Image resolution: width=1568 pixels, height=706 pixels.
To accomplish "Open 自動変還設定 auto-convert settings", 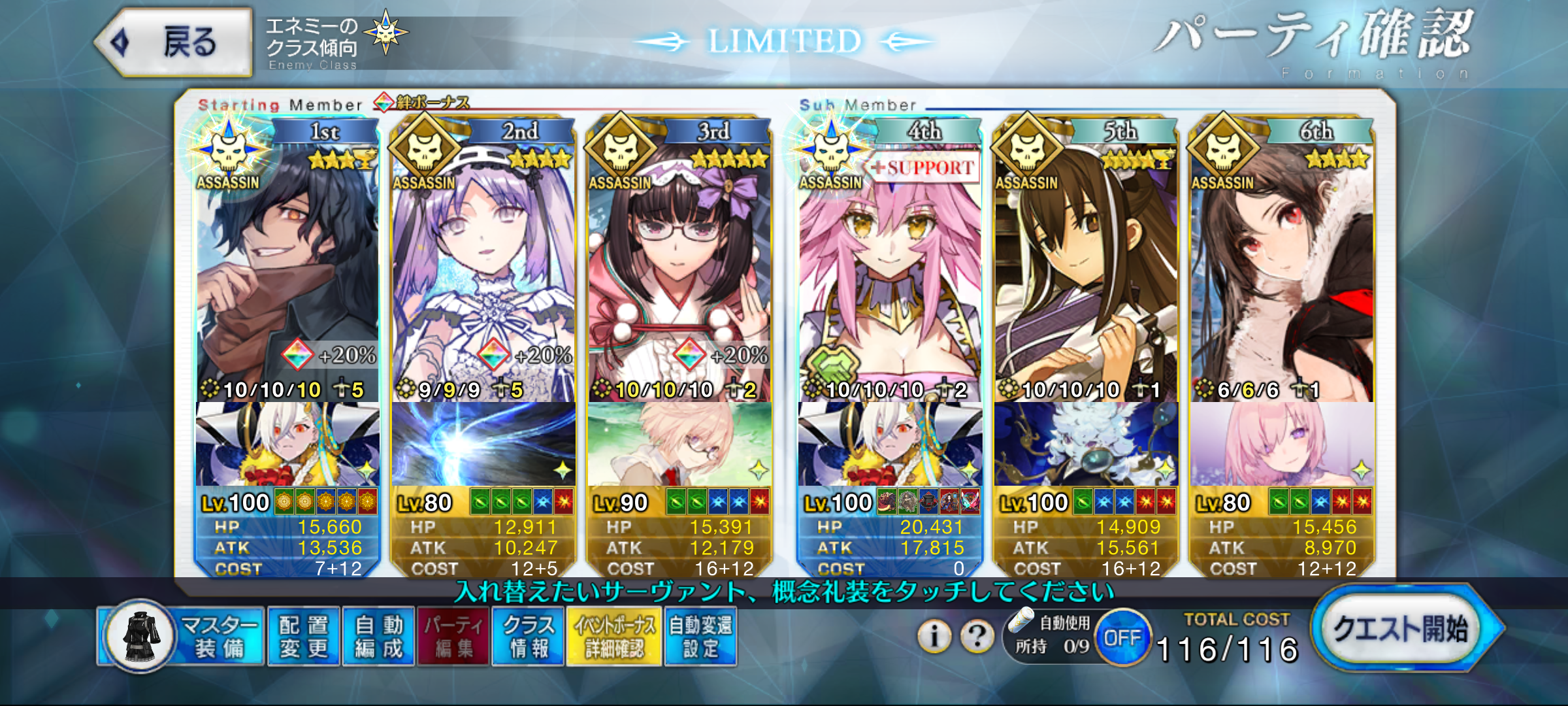I will pos(700,637).
